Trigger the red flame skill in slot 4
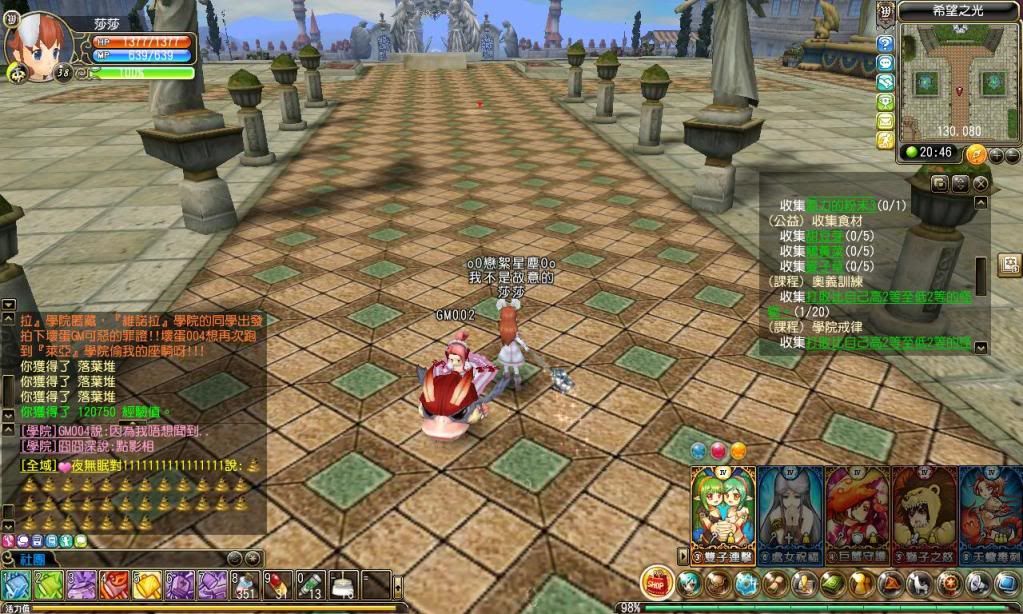The width and height of the screenshot is (1023, 614). click(x=114, y=585)
